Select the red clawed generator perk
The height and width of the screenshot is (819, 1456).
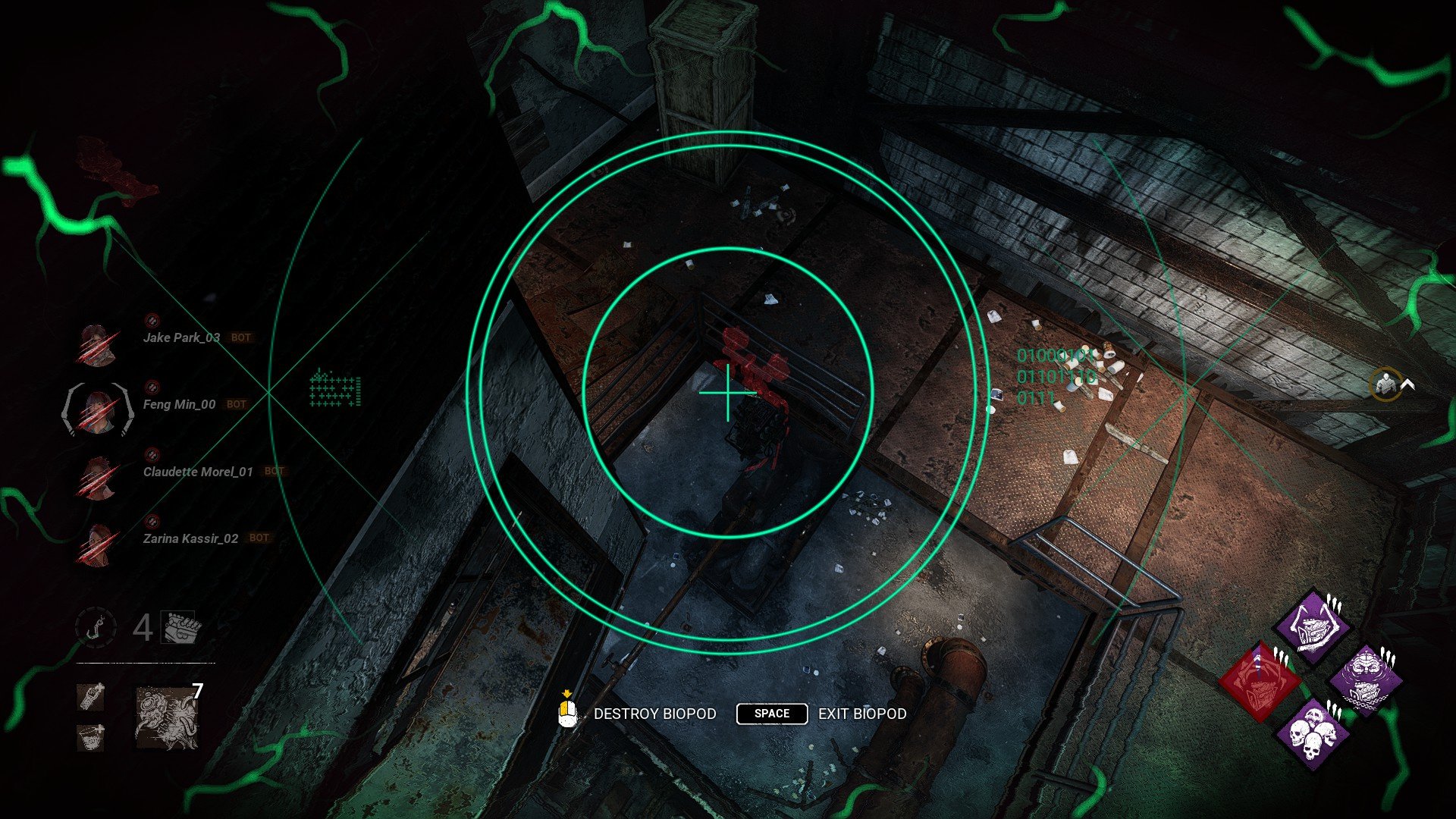pos(1260,680)
